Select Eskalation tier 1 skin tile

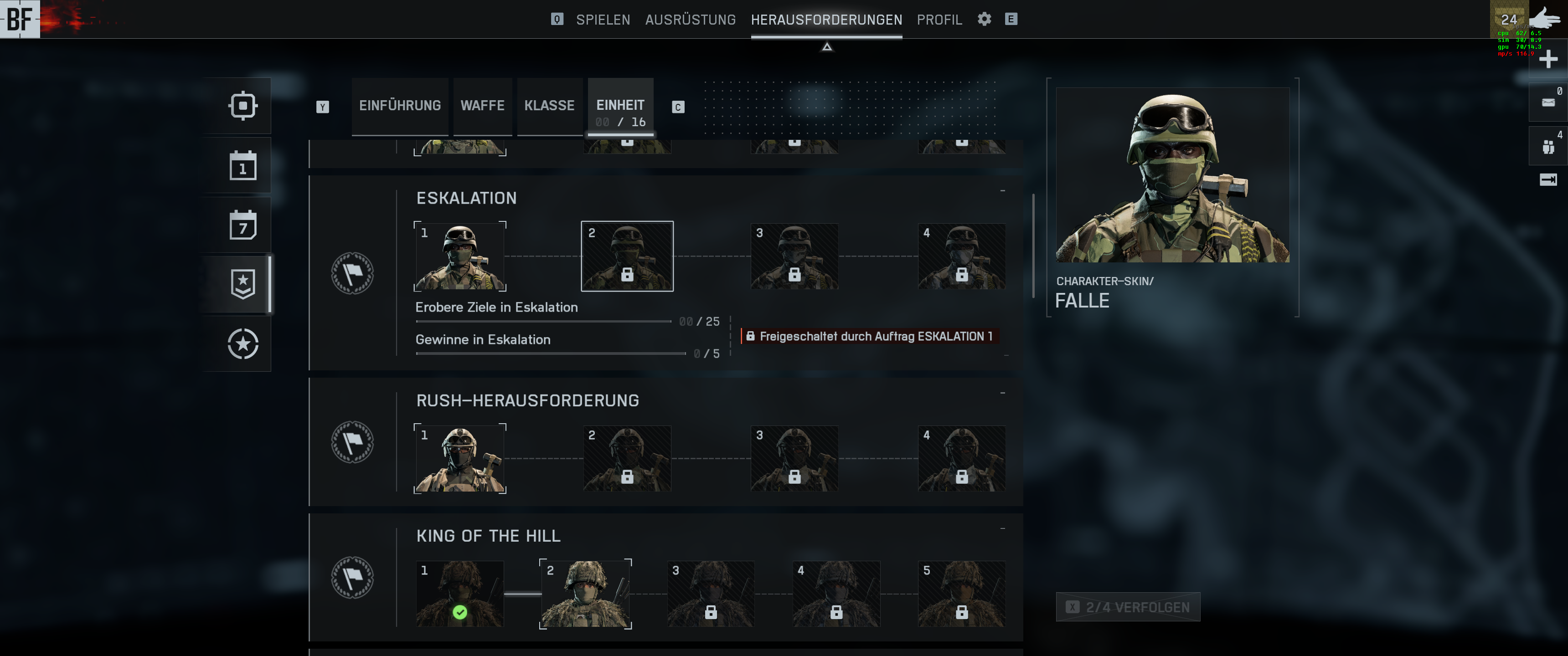459,256
